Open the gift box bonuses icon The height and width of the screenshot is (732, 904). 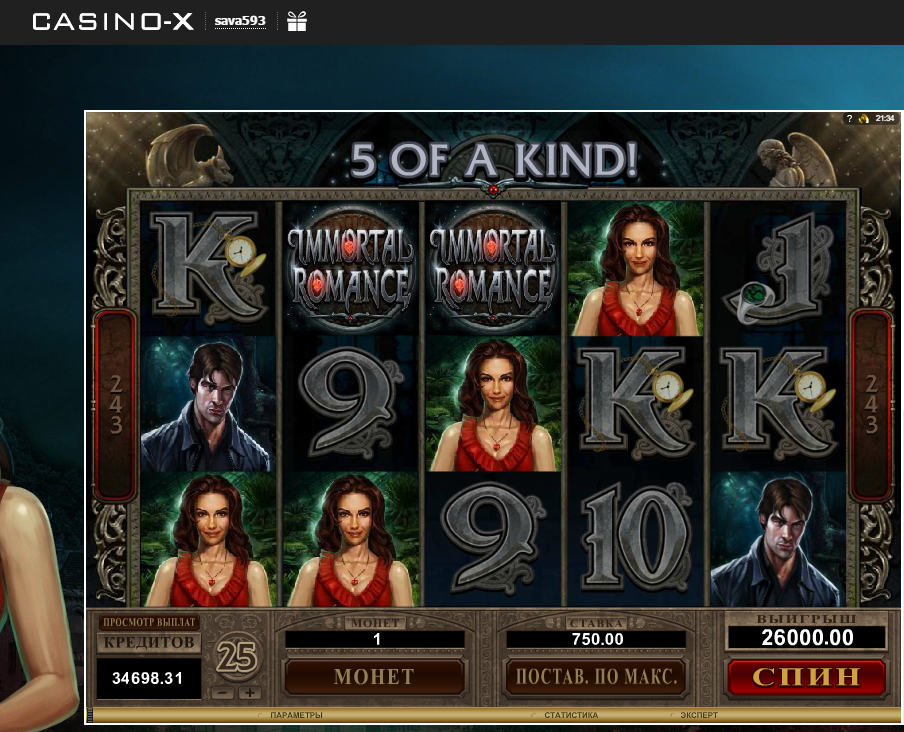[297, 21]
